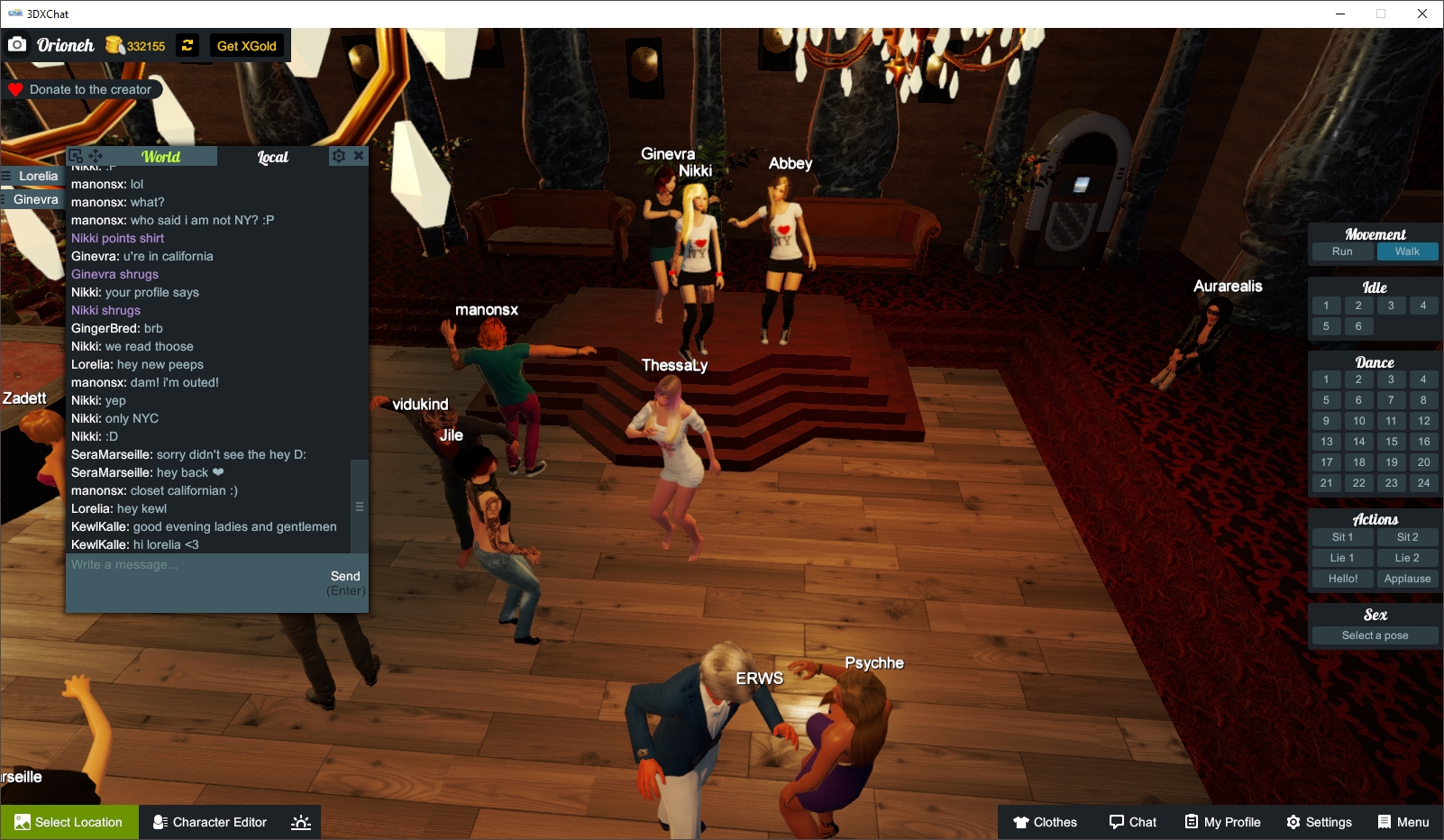The width and height of the screenshot is (1444, 840).
Task: Open Settings from the bottom bar gear
Action: [x=1293, y=822]
